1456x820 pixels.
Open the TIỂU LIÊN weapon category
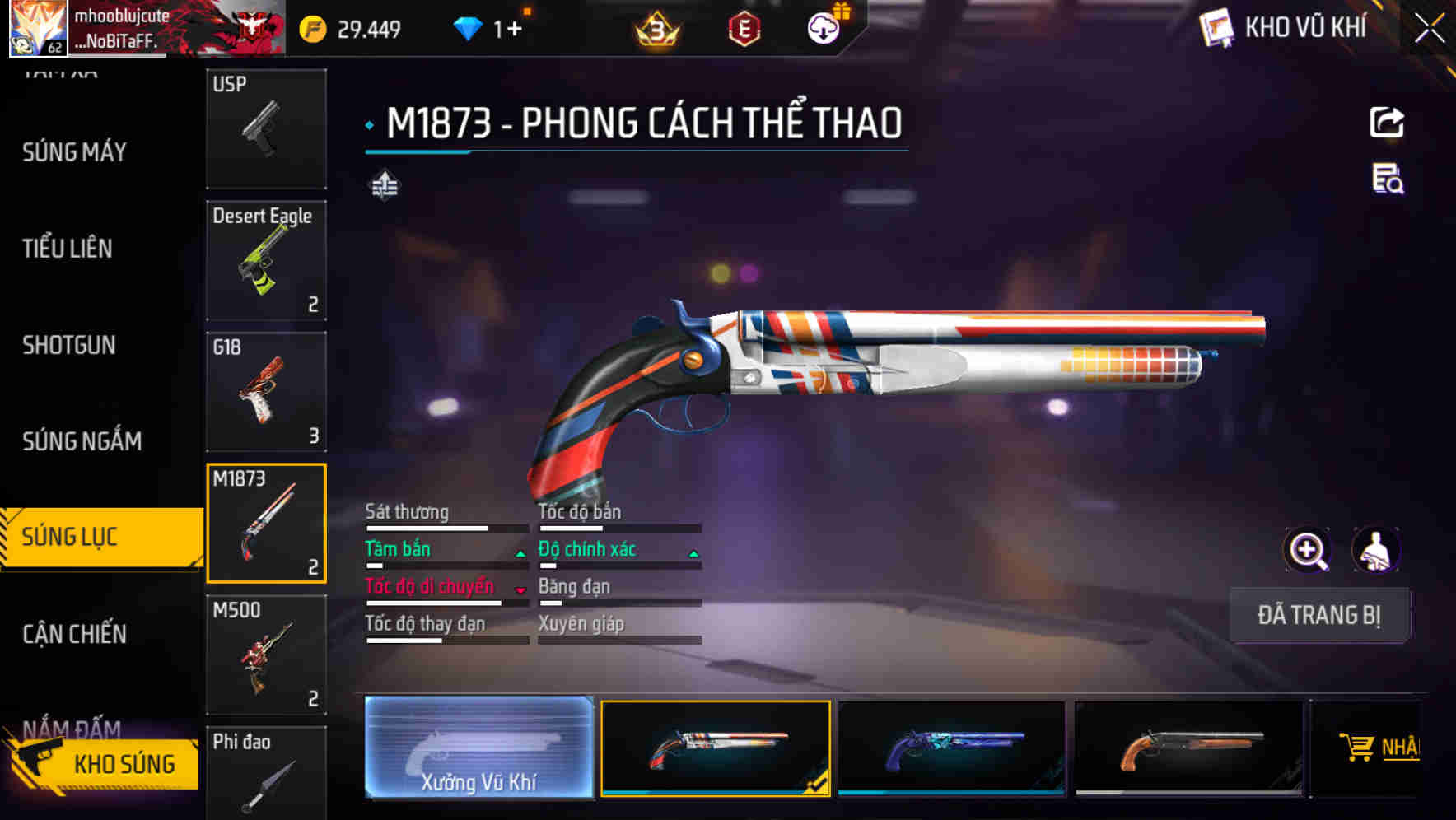[68, 249]
